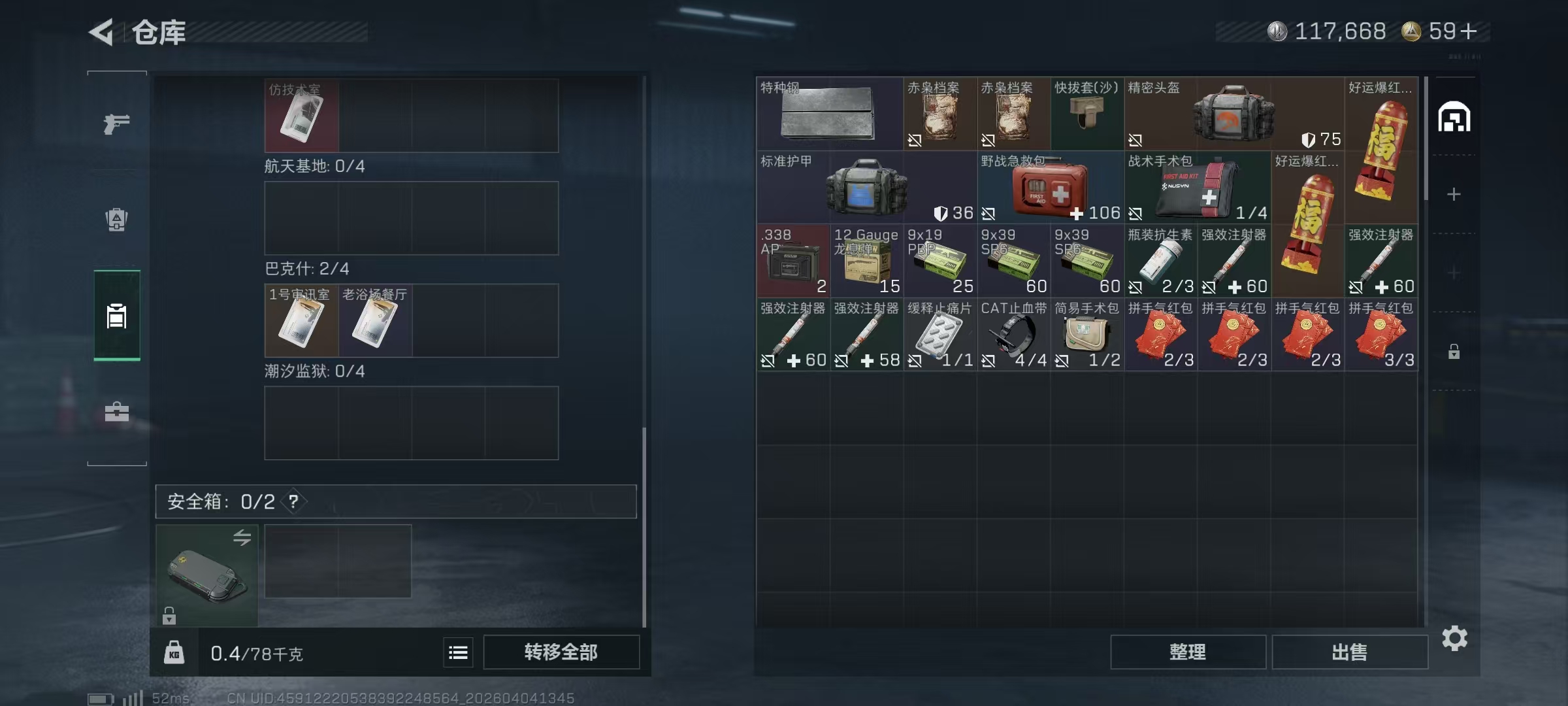Image resolution: width=1568 pixels, height=706 pixels.
Task: Click the briefcase icon at sidebar bottom
Action: point(116,411)
